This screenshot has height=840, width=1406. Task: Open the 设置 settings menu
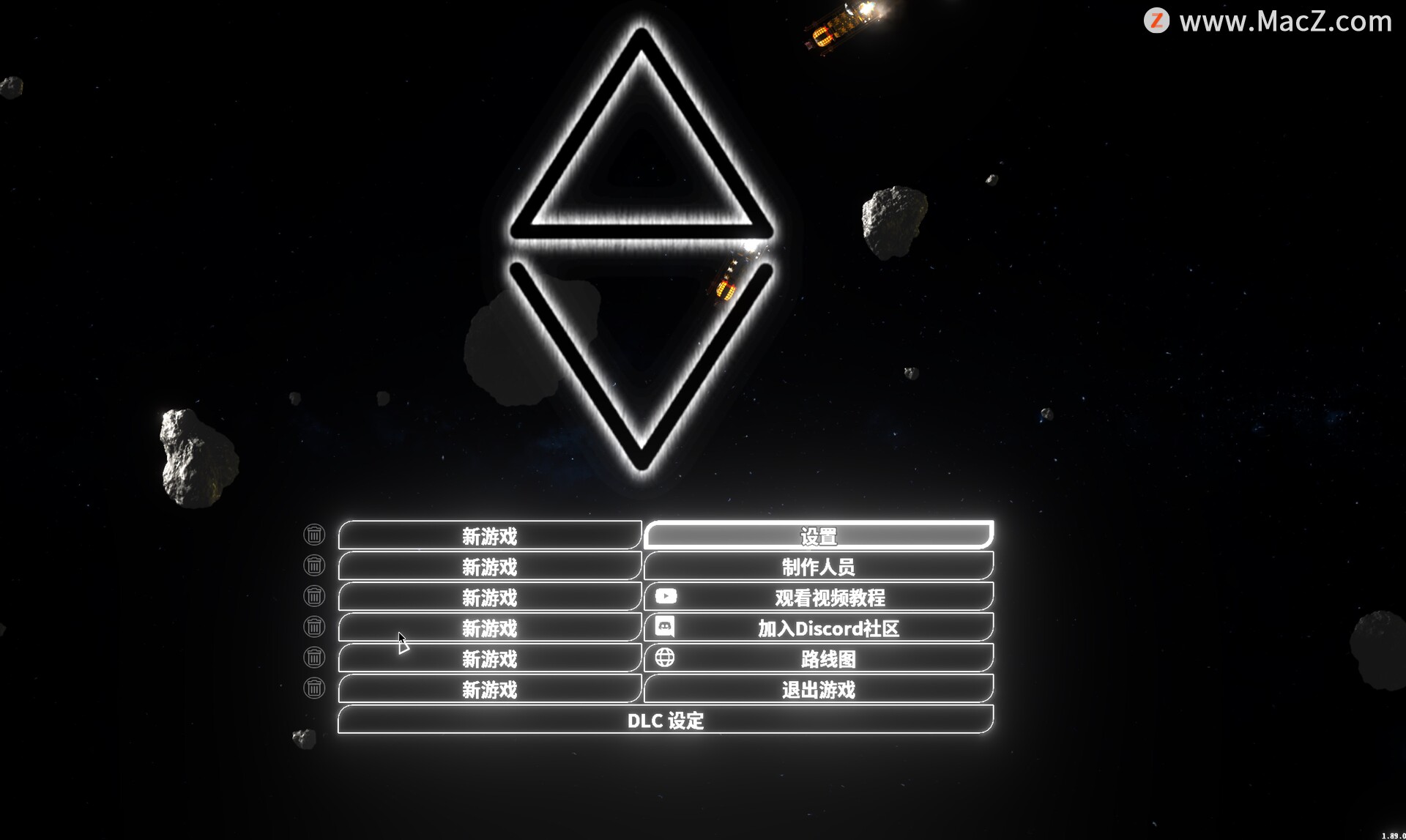pyautogui.click(x=818, y=535)
